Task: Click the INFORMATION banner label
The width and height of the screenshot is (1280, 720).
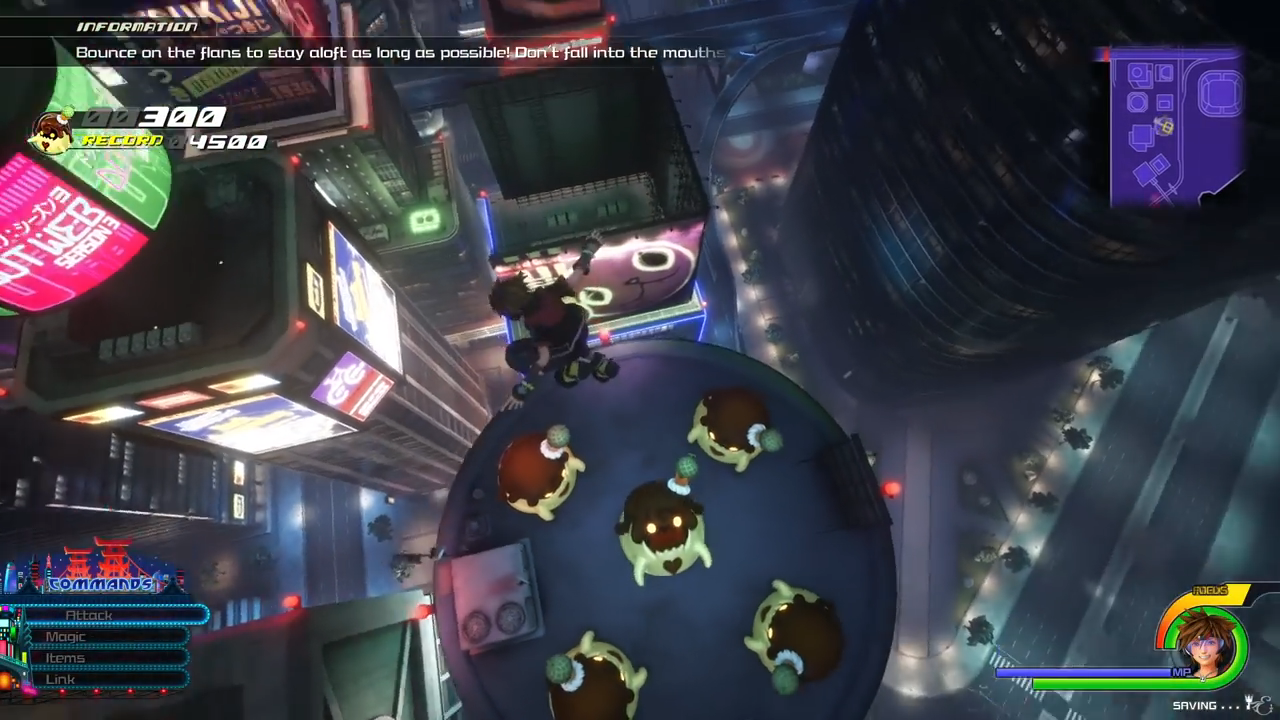Action: pyautogui.click(x=135, y=26)
